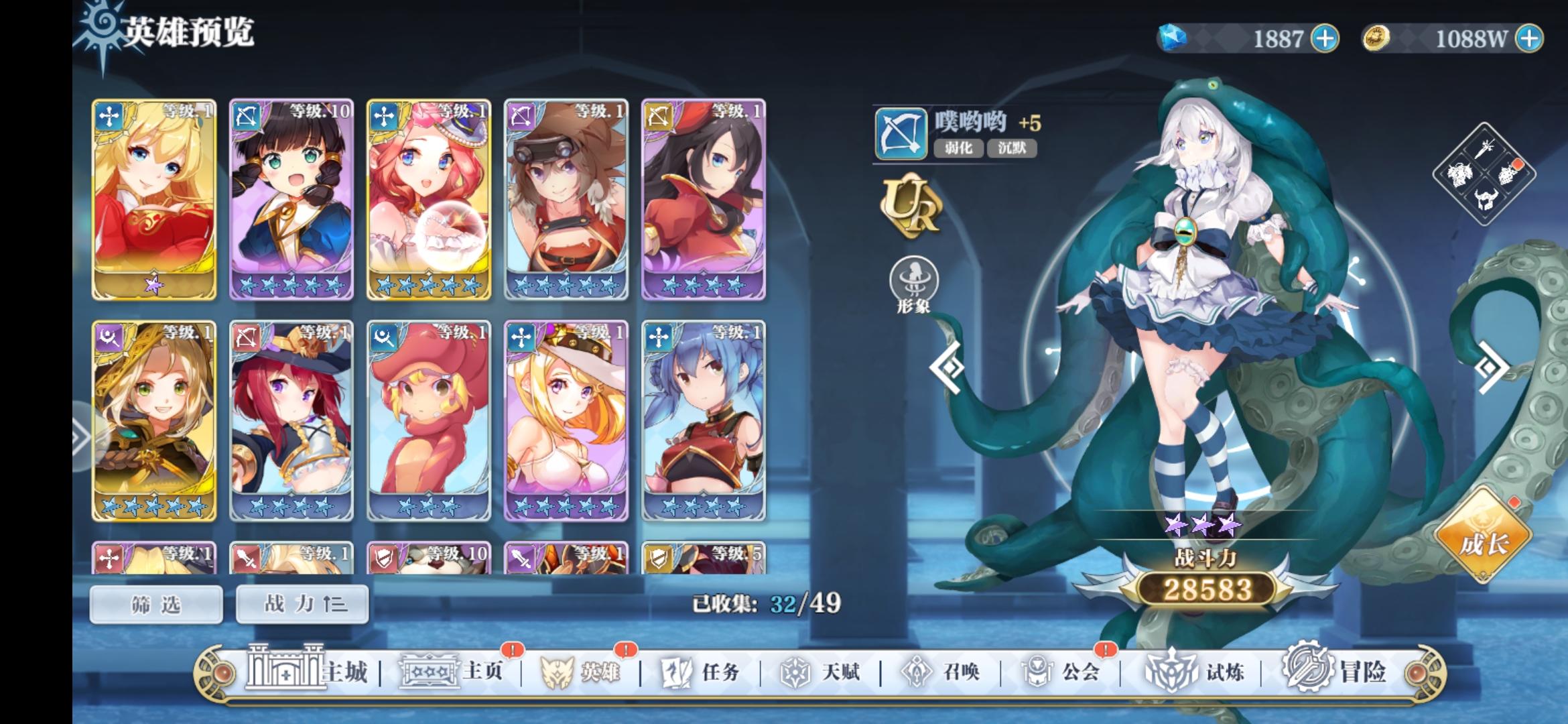The height and width of the screenshot is (724, 1568).
Task: Open the 筛选 filter panel
Action: click(155, 604)
